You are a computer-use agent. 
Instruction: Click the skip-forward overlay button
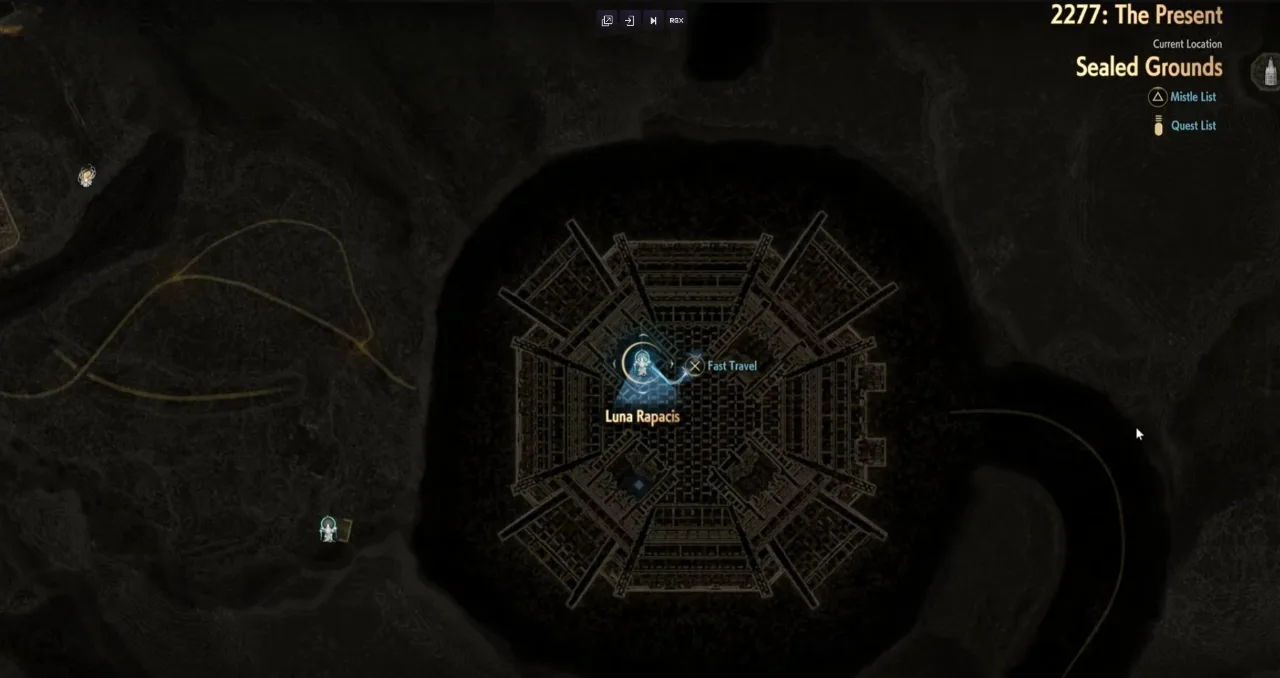[x=653, y=20]
